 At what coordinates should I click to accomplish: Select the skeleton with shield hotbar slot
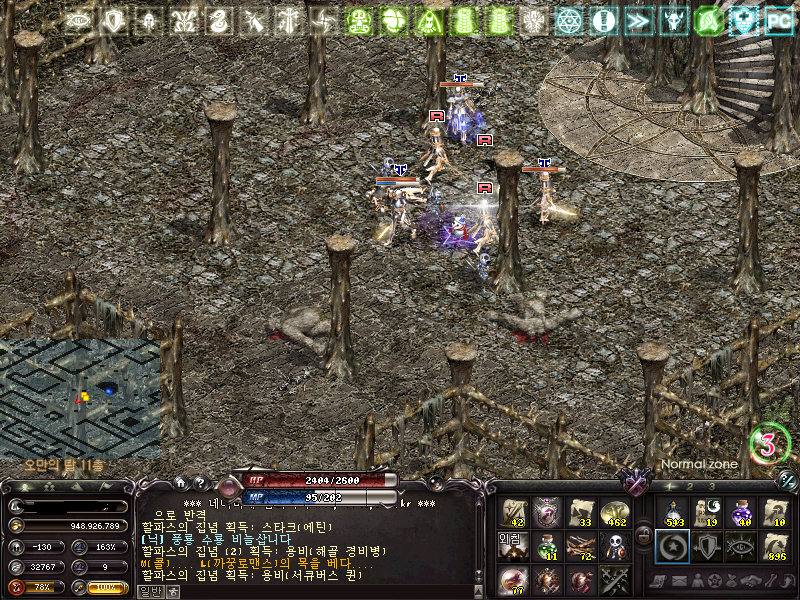pyautogui.click(x=613, y=546)
